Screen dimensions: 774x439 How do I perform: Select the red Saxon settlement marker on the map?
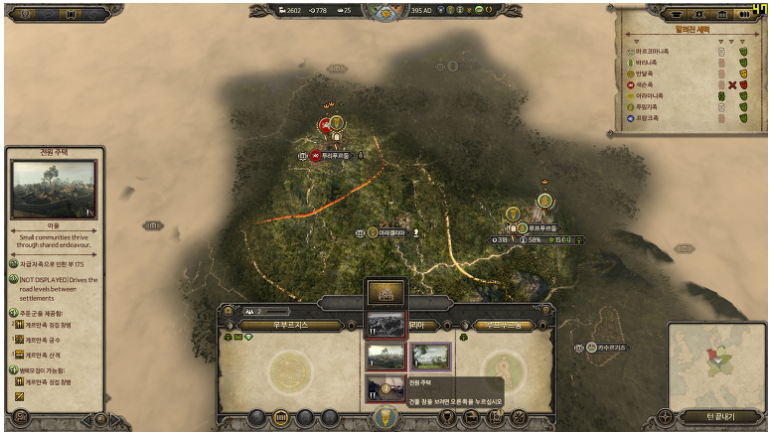[x=325, y=126]
